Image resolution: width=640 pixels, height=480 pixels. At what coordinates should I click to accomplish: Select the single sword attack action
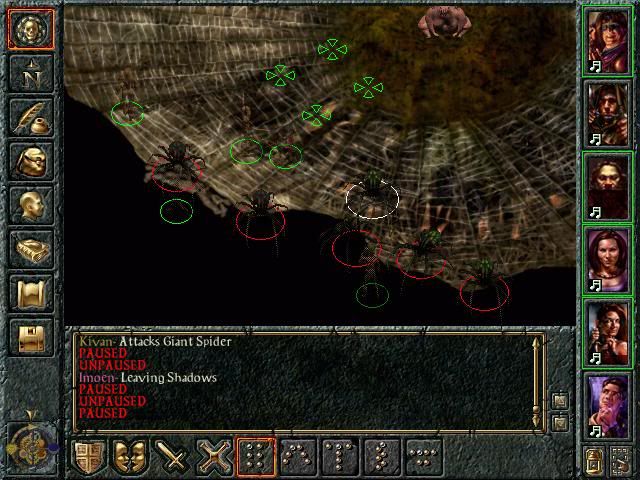[x=173, y=457]
